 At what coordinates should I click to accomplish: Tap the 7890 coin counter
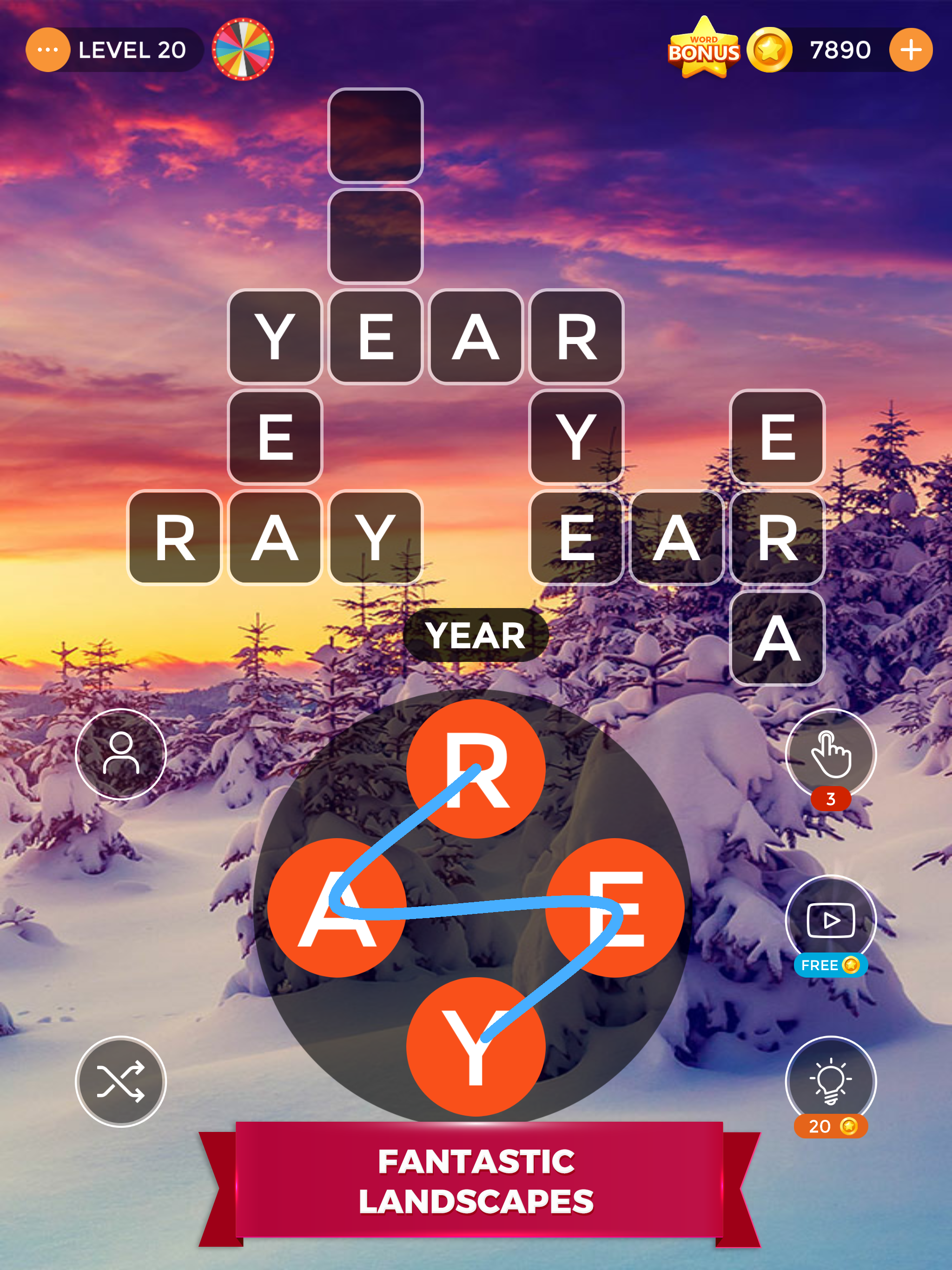[840, 49]
